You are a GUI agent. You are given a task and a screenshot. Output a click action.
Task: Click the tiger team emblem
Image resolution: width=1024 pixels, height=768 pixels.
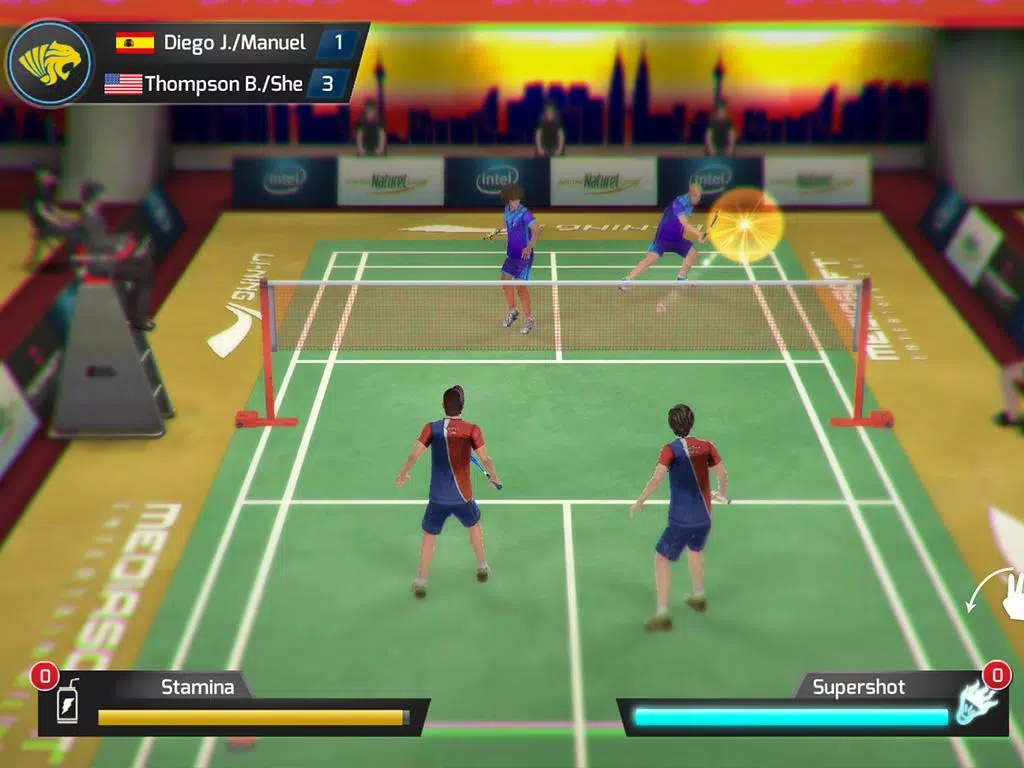(48, 64)
